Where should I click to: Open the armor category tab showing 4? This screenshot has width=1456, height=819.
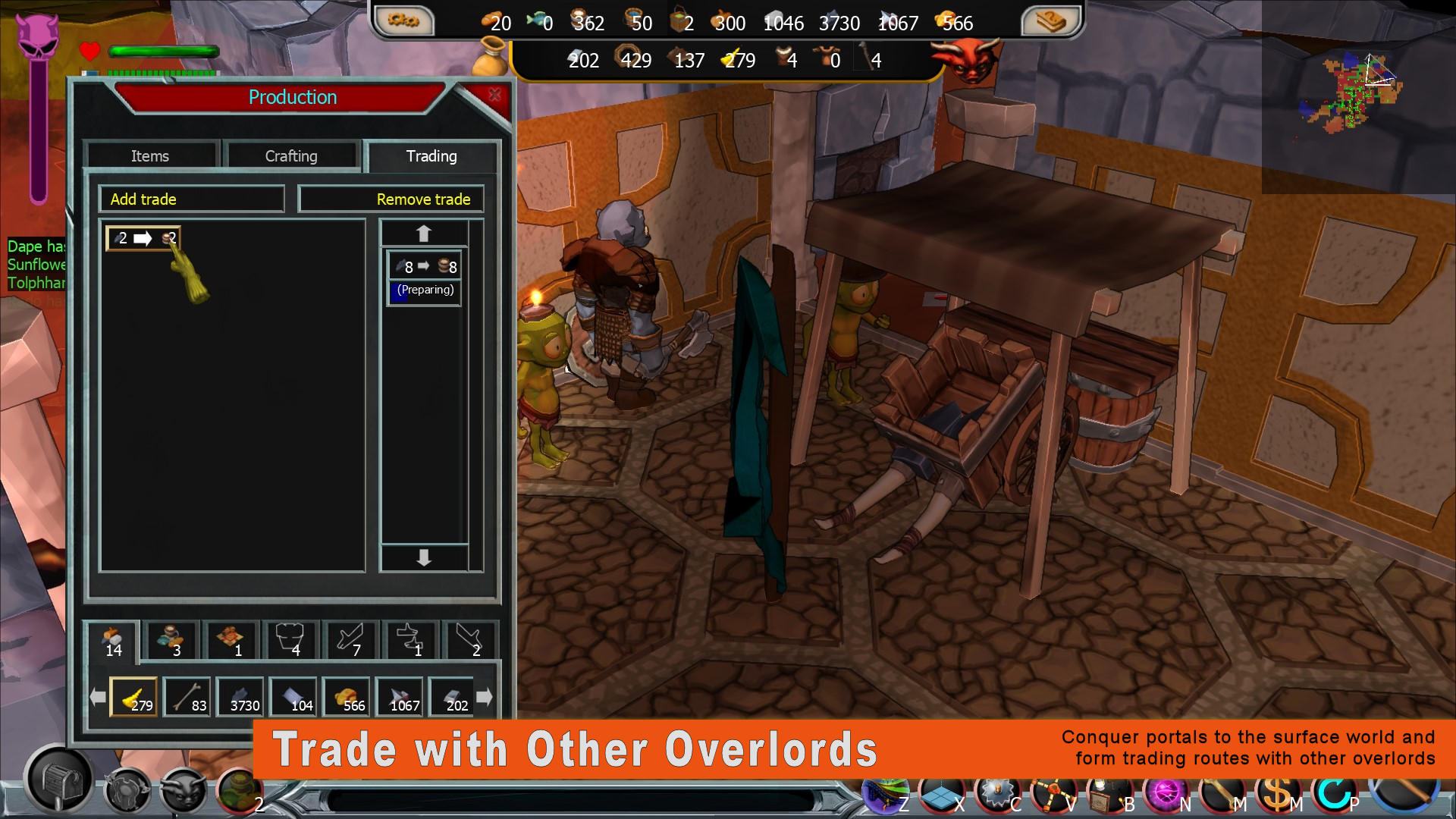pyautogui.click(x=290, y=640)
